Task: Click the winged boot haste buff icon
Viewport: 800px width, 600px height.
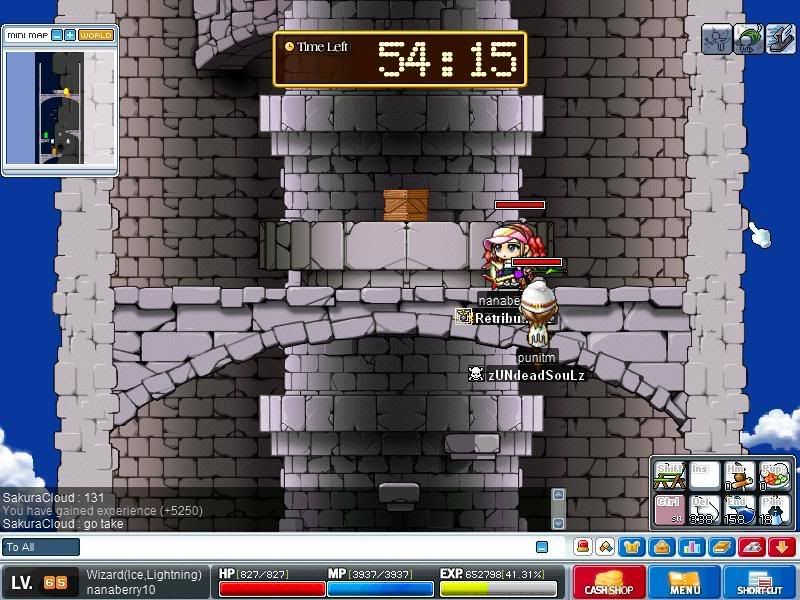Action: pos(781,39)
